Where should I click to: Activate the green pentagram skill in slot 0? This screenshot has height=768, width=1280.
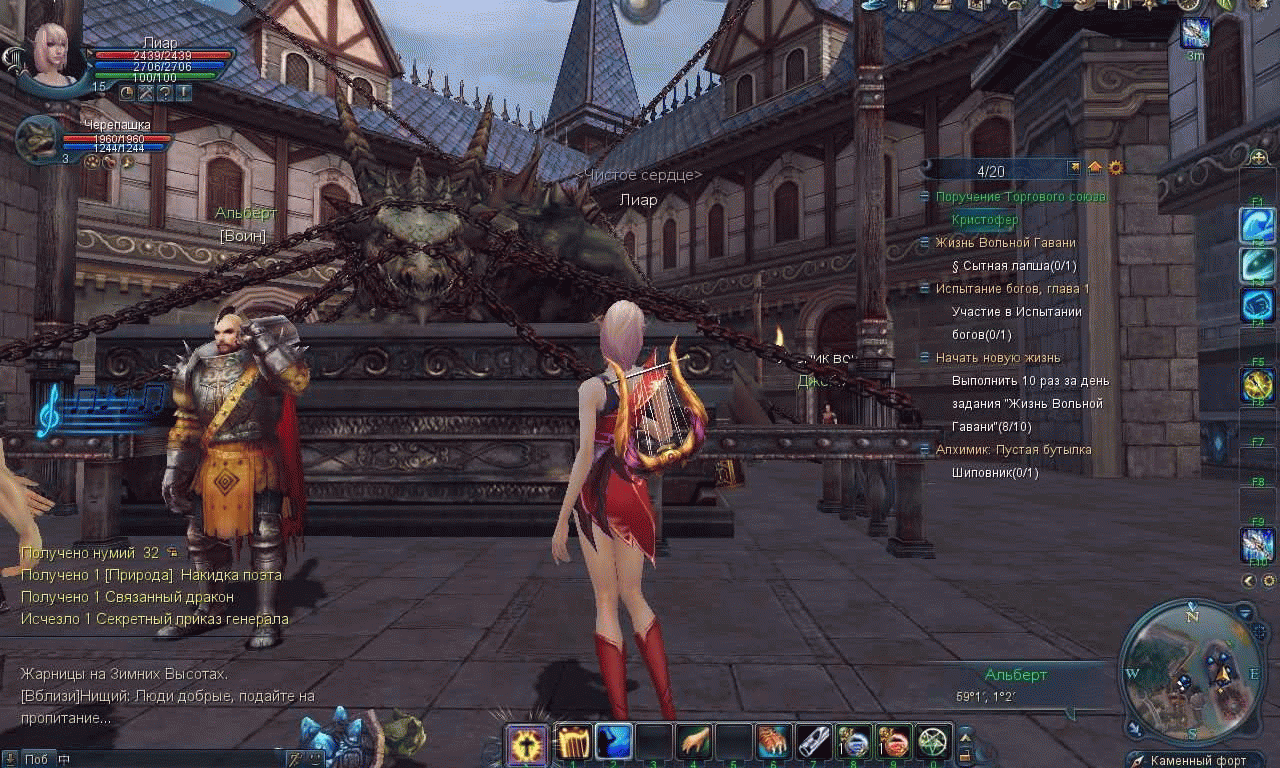[933, 742]
